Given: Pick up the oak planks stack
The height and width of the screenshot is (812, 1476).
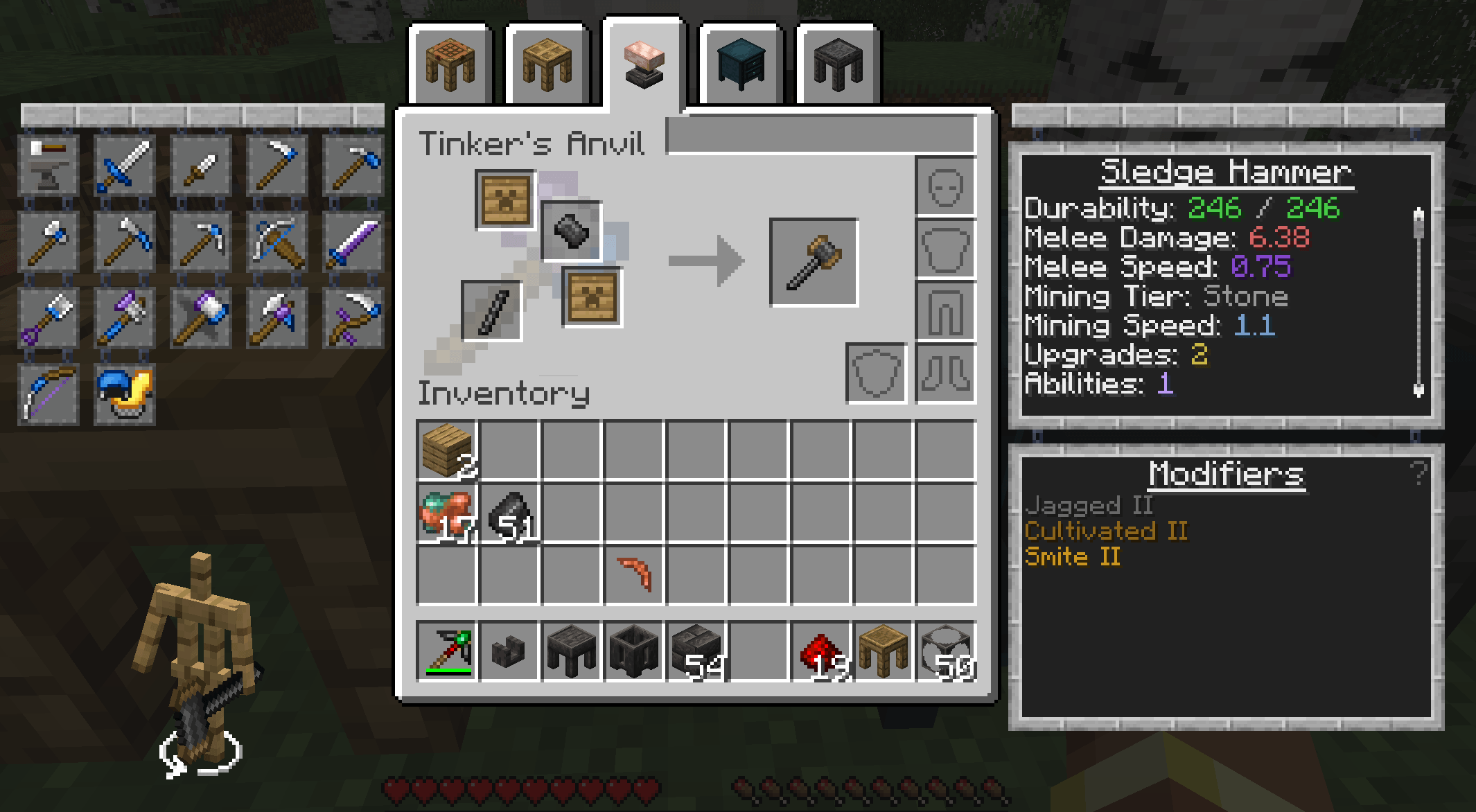Looking at the screenshot, I should pos(446,450).
